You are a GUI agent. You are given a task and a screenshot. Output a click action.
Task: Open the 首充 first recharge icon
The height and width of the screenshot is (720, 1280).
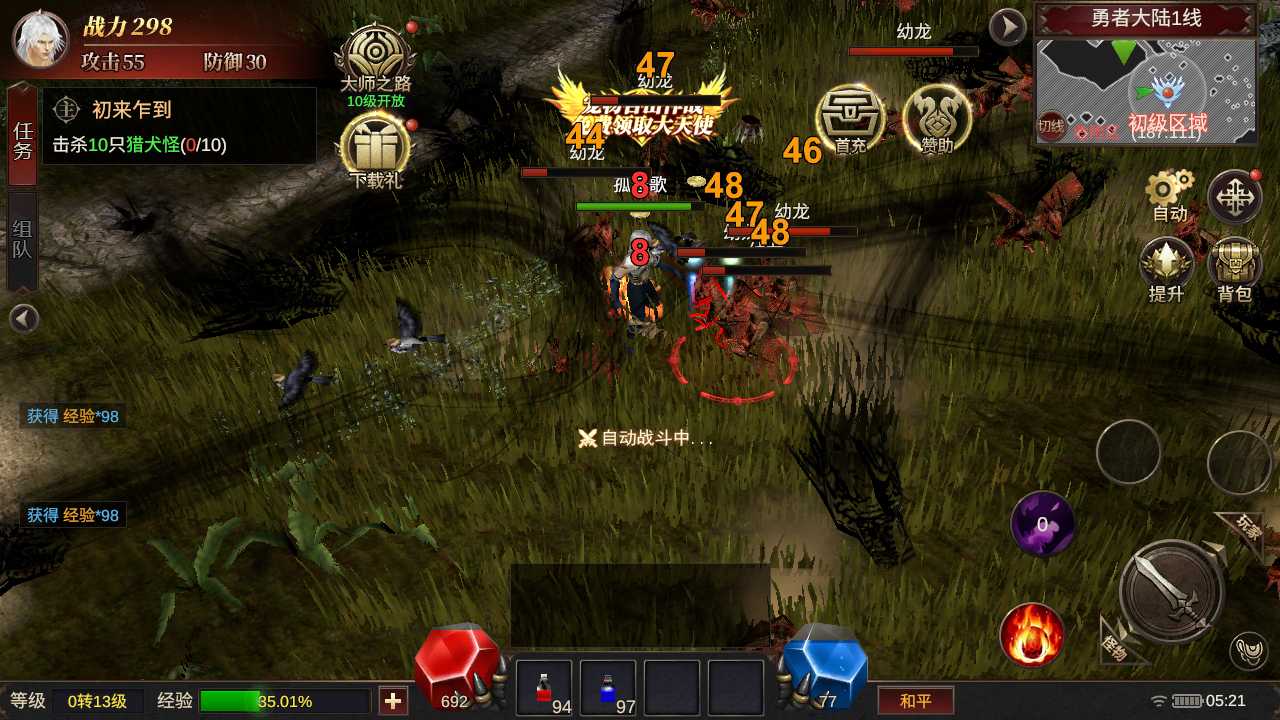click(850, 118)
